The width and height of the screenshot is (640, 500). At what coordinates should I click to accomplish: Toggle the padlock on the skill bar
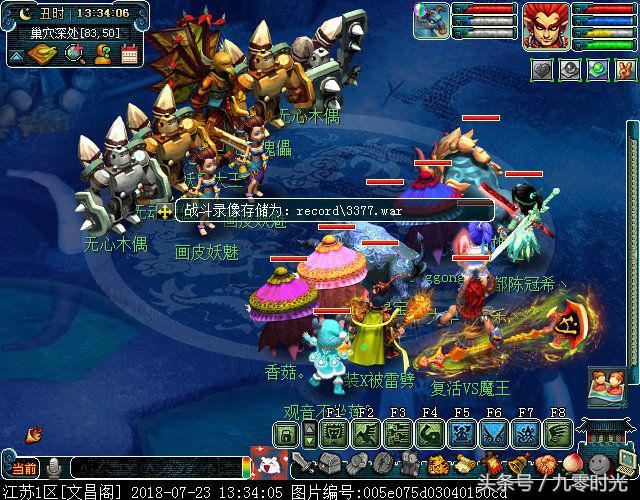(286, 434)
